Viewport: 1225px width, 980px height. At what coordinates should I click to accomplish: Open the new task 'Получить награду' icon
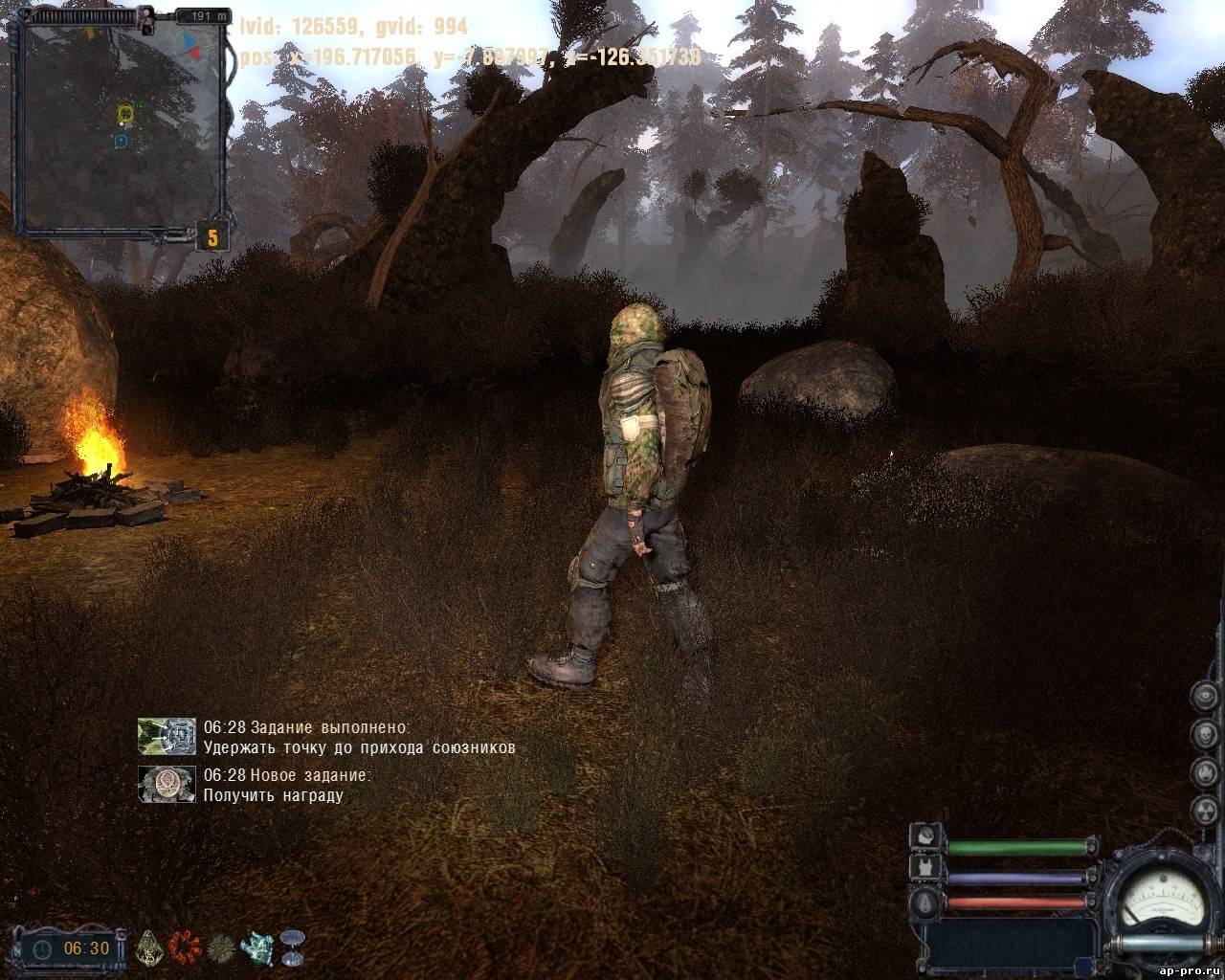(x=167, y=783)
